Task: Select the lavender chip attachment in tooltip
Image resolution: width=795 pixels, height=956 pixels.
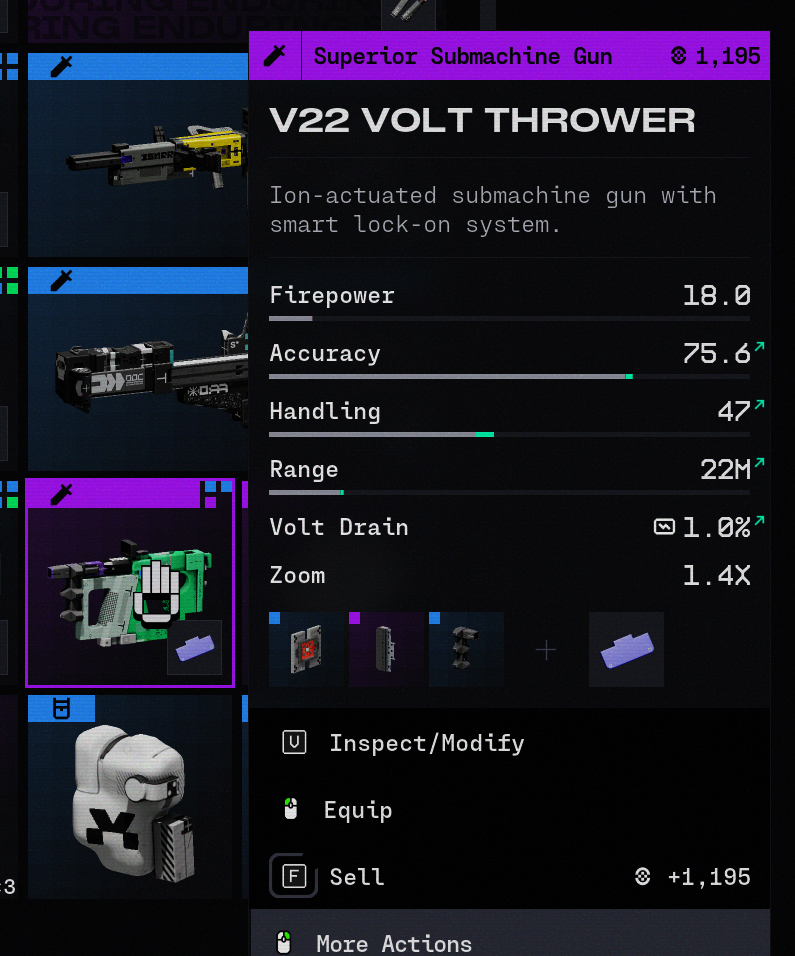Action: click(x=626, y=650)
